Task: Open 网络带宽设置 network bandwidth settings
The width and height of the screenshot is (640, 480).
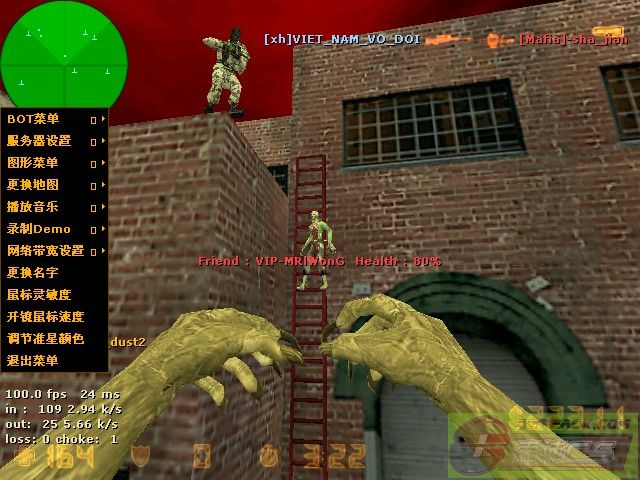Action: (46, 251)
